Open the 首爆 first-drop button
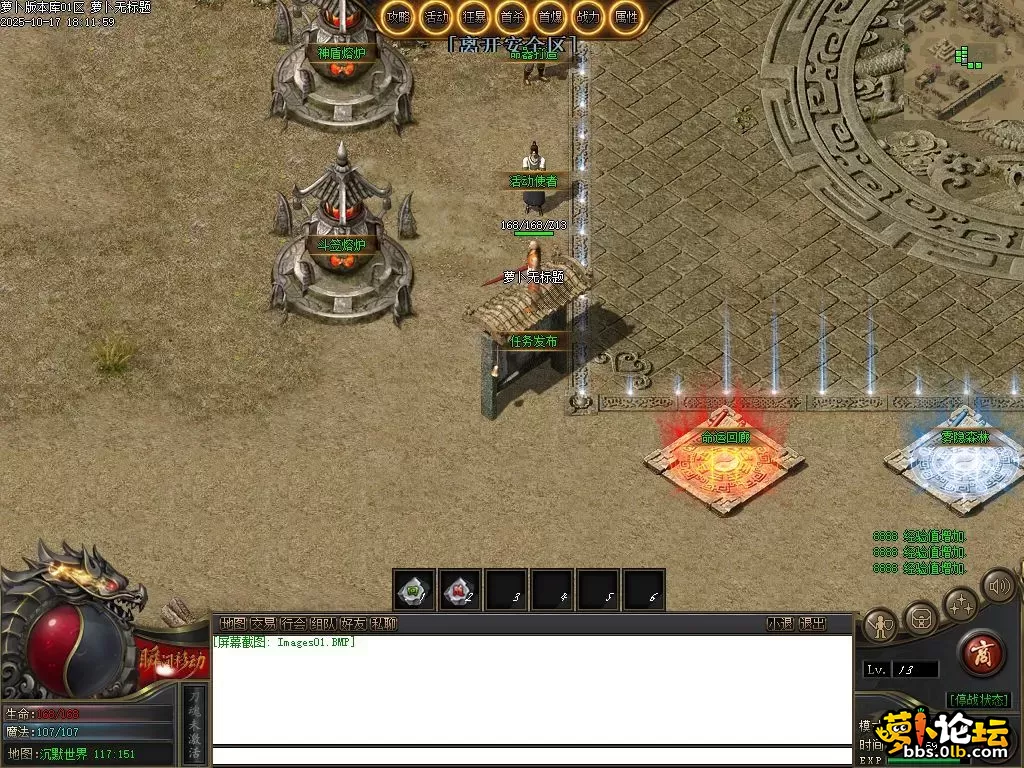1024x768 pixels. (549, 17)
